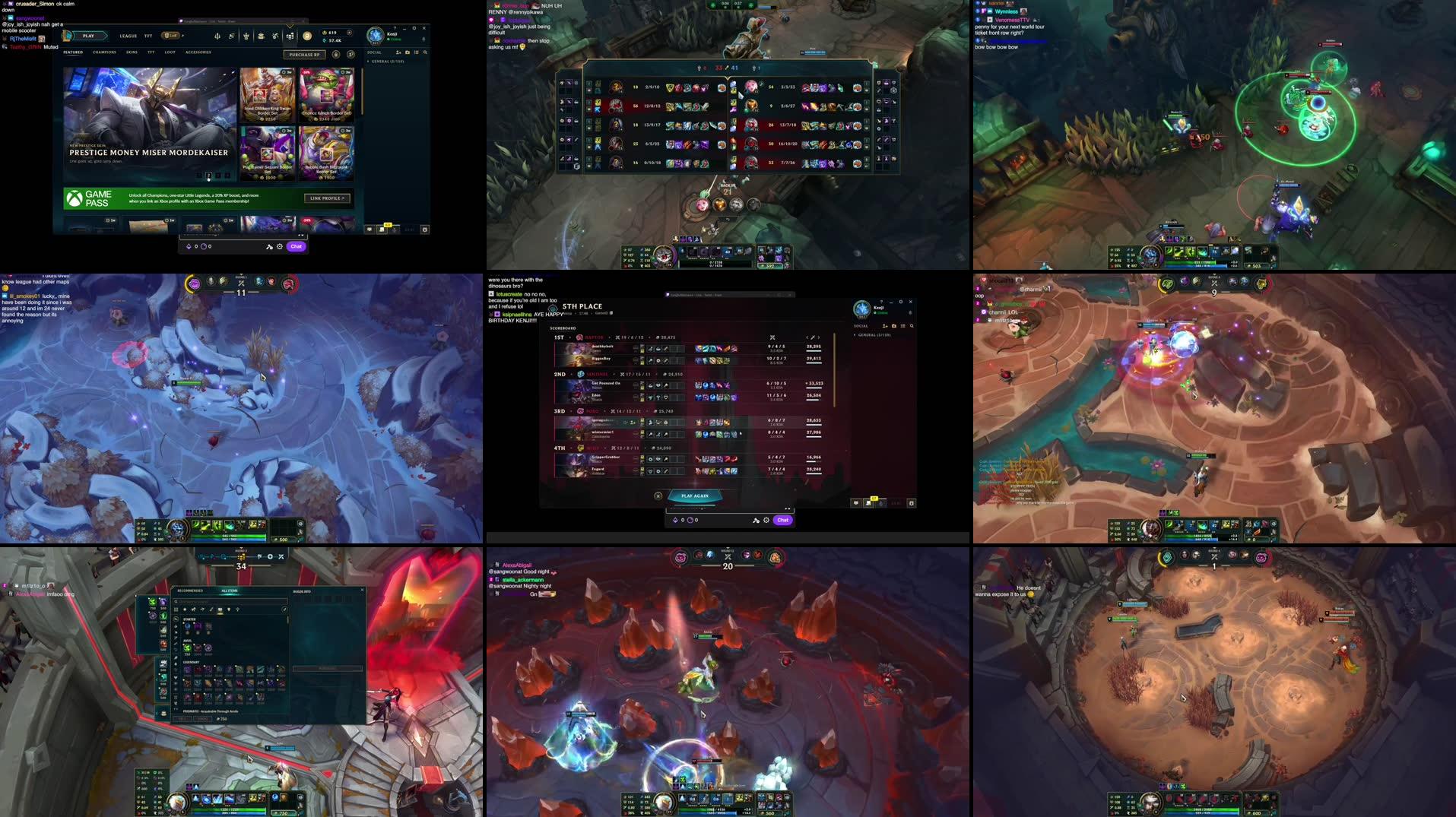1456x817 pixels.
Task: Click the bits gem icon in the chat bar
Action: (189, 246)
